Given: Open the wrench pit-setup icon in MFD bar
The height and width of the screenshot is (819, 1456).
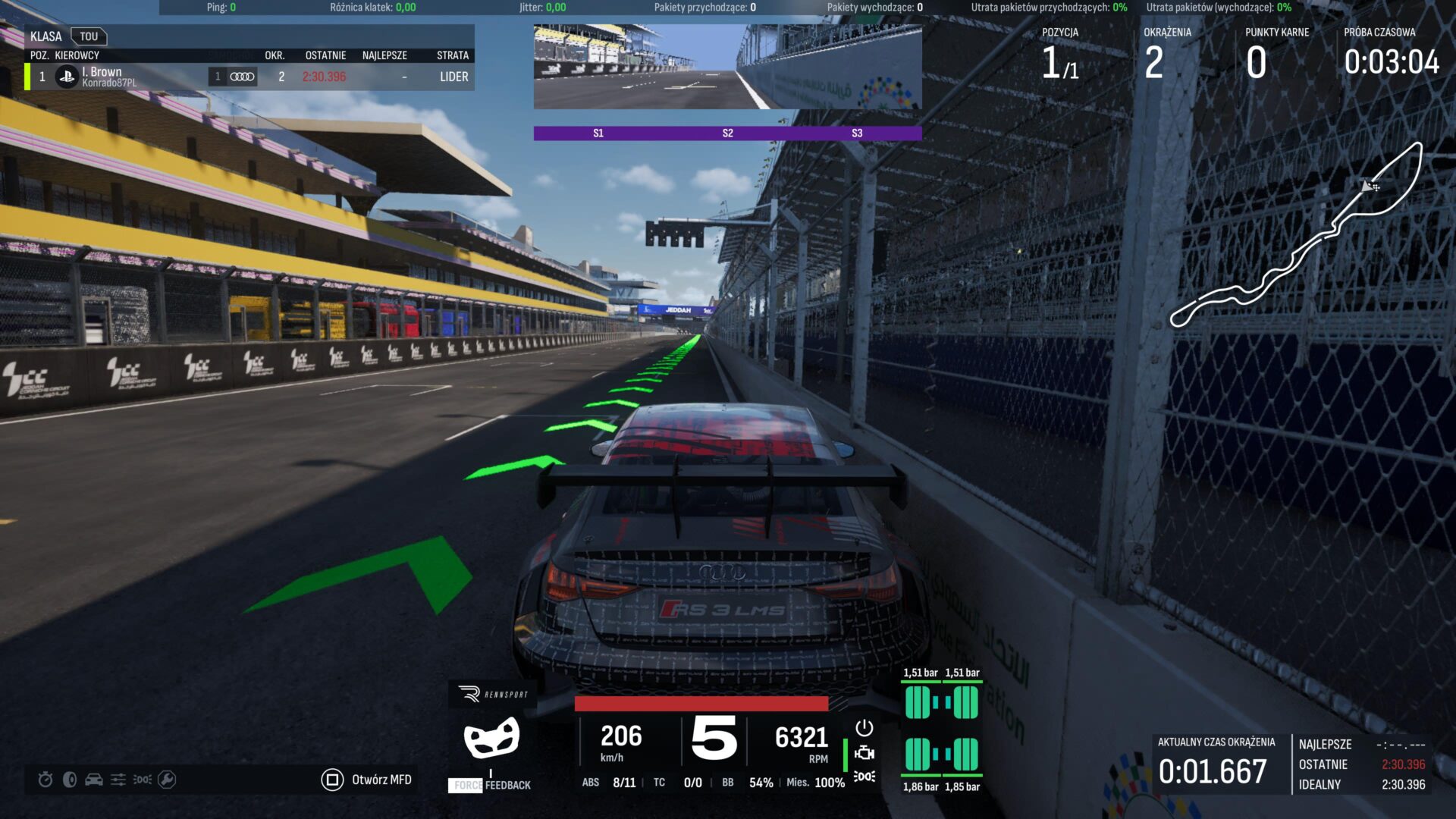Looking at the screenshot, I should pyautogui.click(x=167, y=780).
